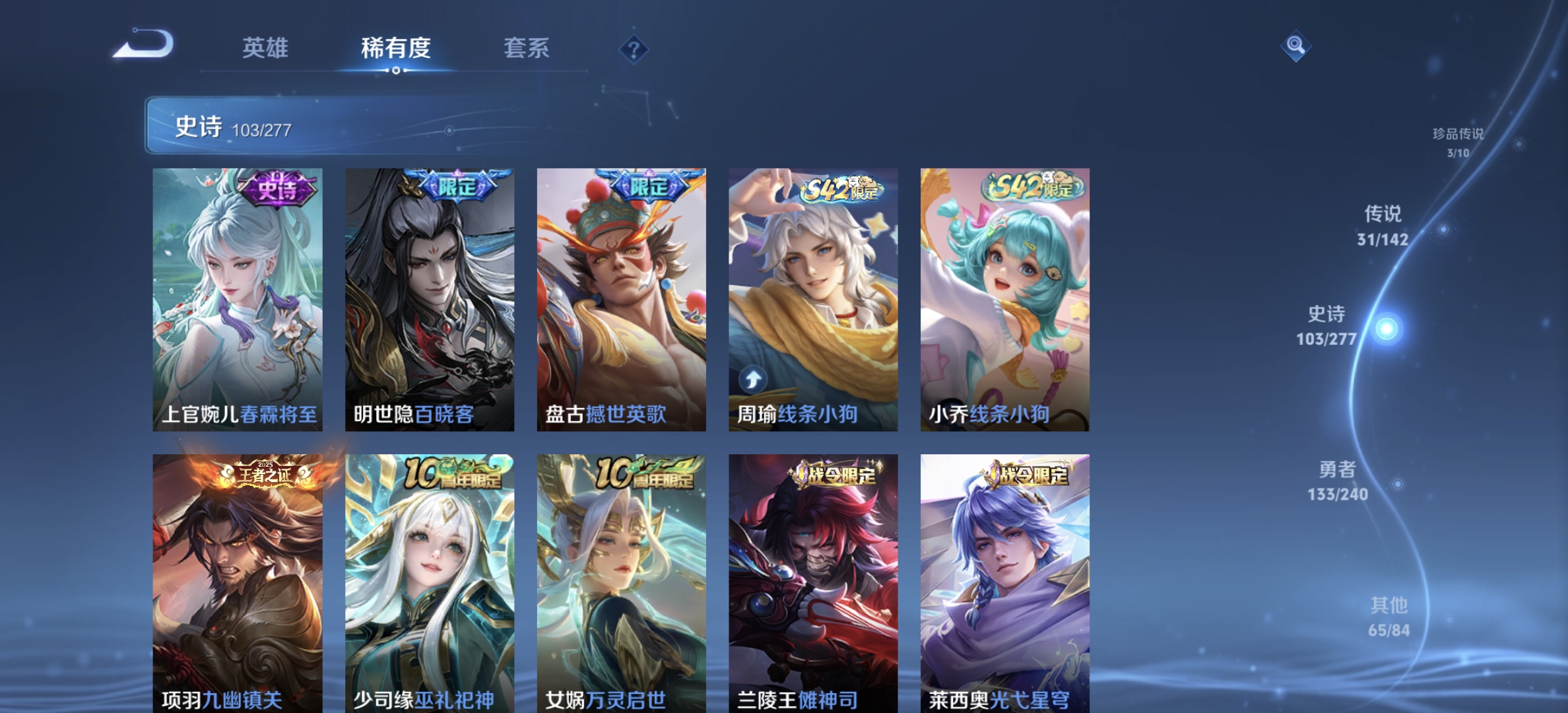Switch to the 套系 tab
The image size is (1568, 713).
click(527, 49)
